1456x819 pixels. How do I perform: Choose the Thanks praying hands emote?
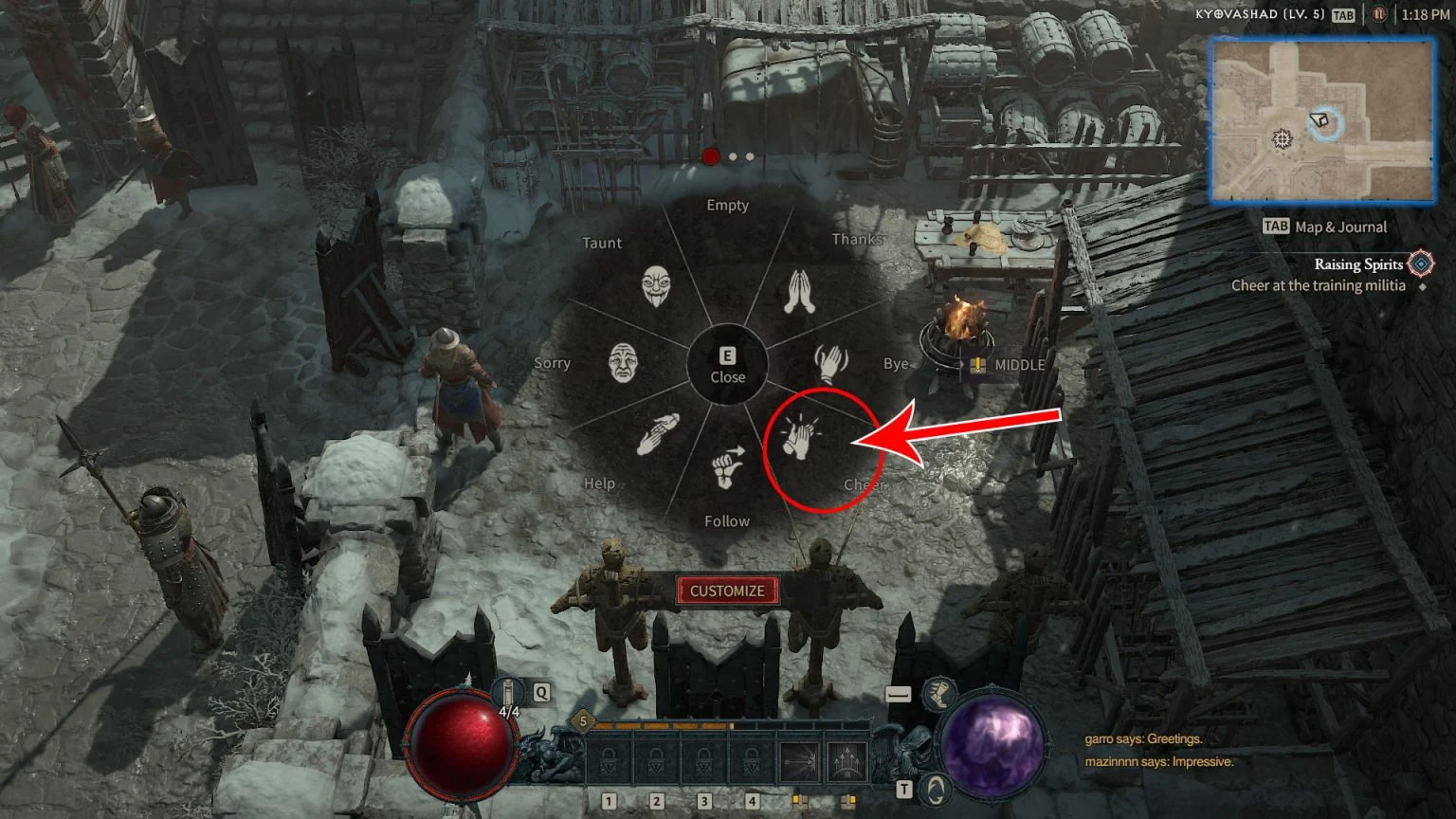[799, 292]
